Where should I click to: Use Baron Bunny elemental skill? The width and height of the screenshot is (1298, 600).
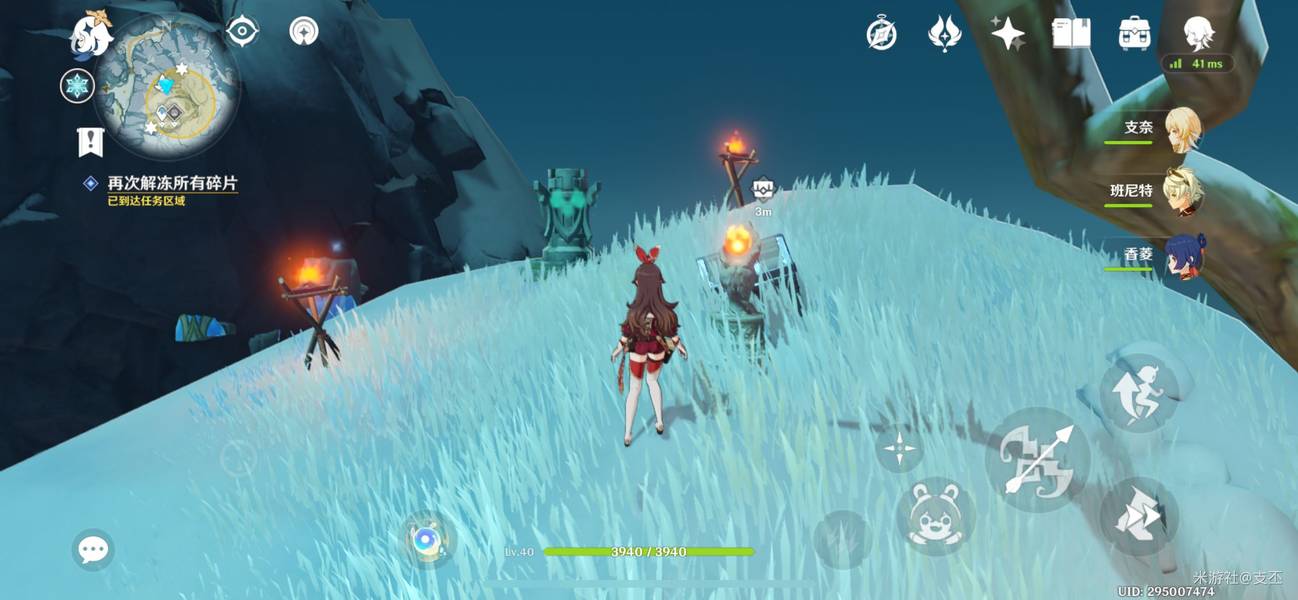pos(935,516)
